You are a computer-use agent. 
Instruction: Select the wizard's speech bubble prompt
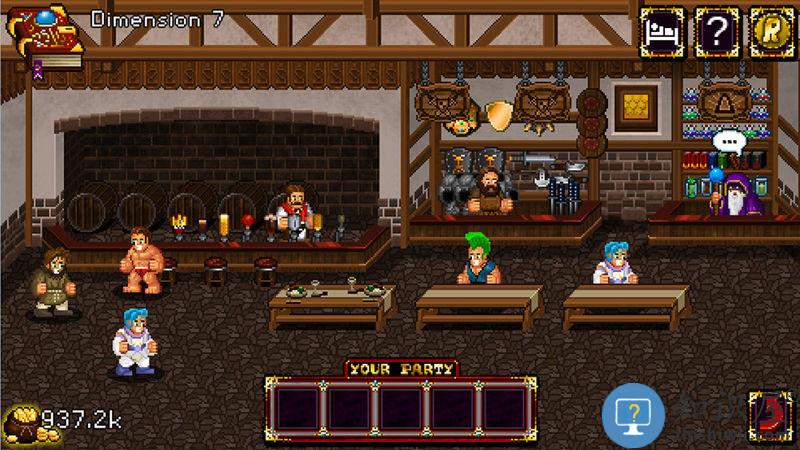point(730,143)
